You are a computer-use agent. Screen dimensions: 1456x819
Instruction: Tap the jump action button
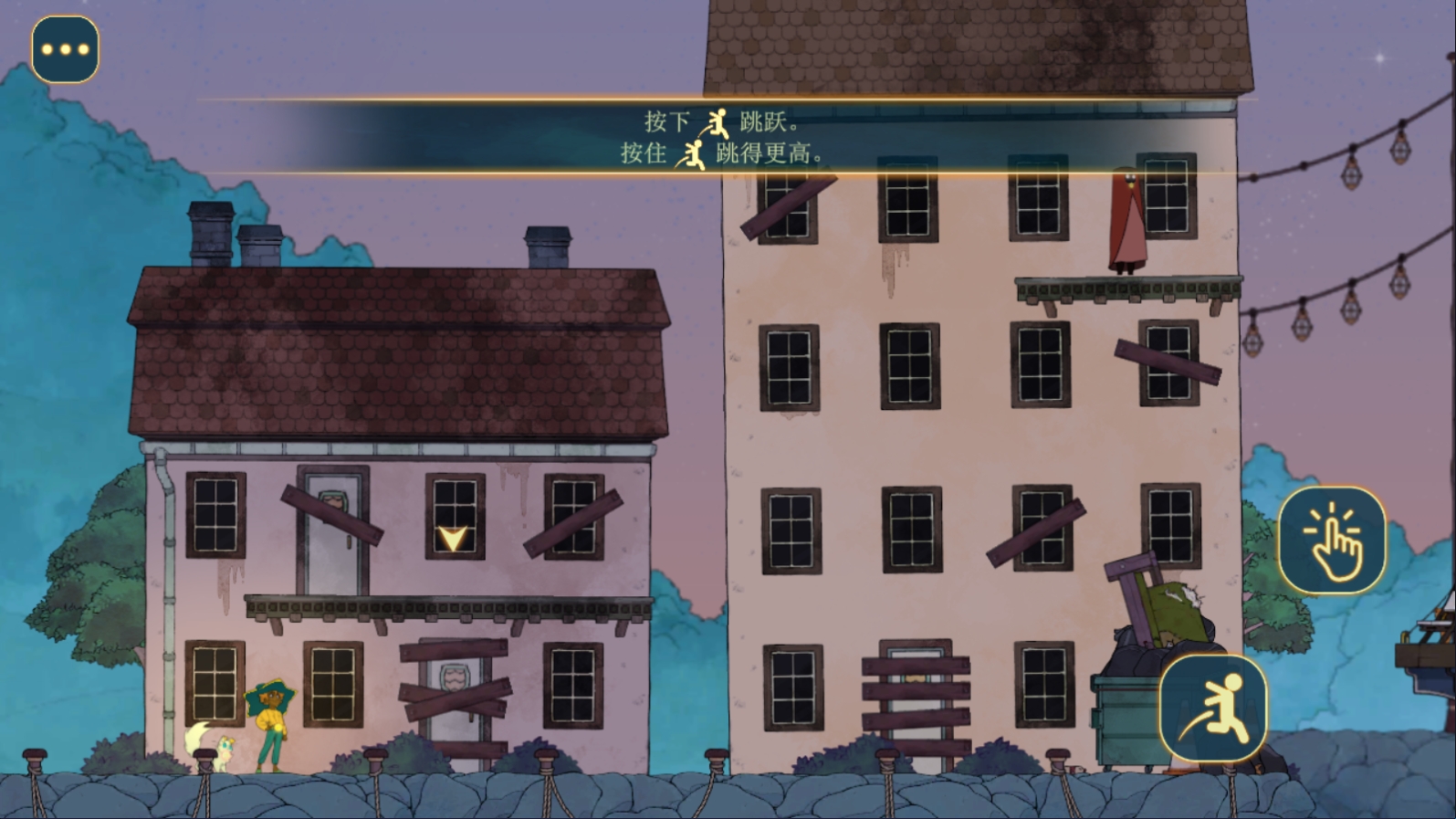(1213, 708)
